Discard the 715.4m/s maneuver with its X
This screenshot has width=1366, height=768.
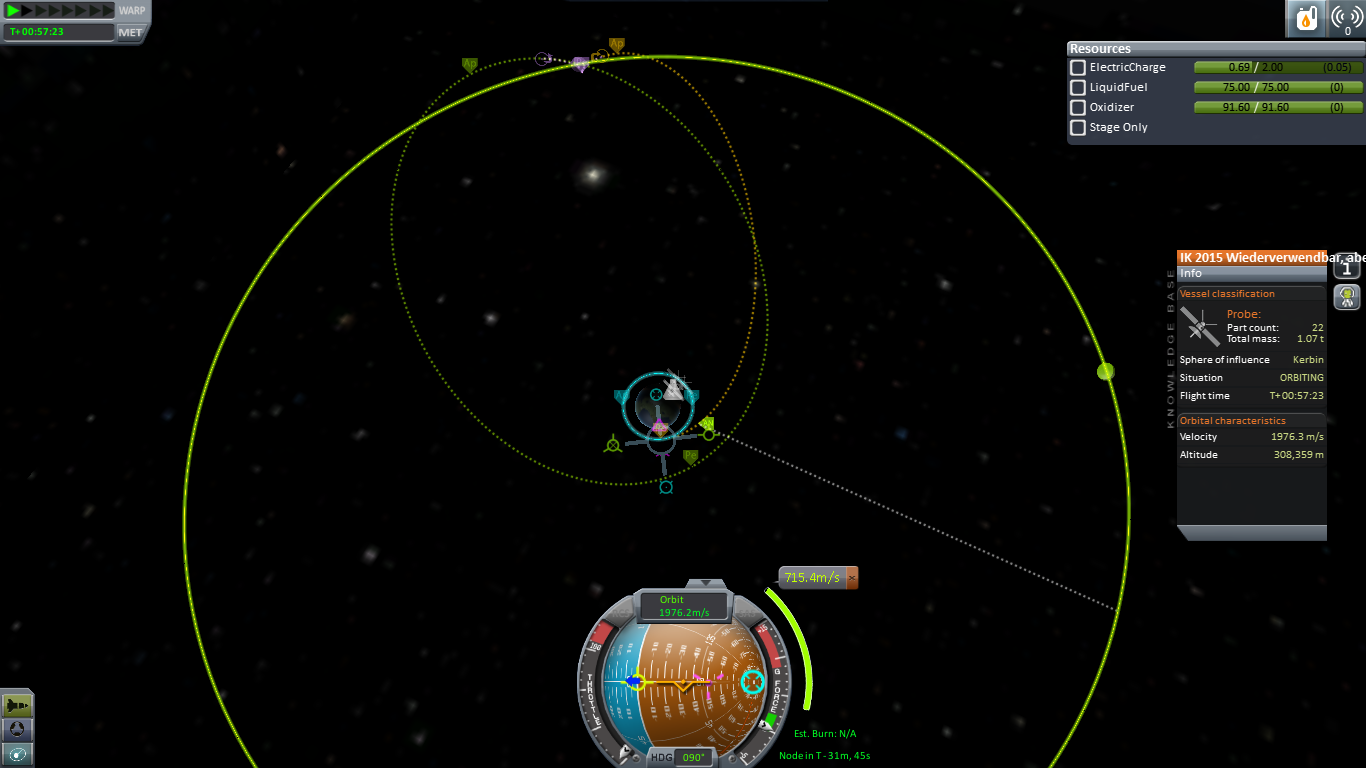pyautogui.click(x=852, y=578)
